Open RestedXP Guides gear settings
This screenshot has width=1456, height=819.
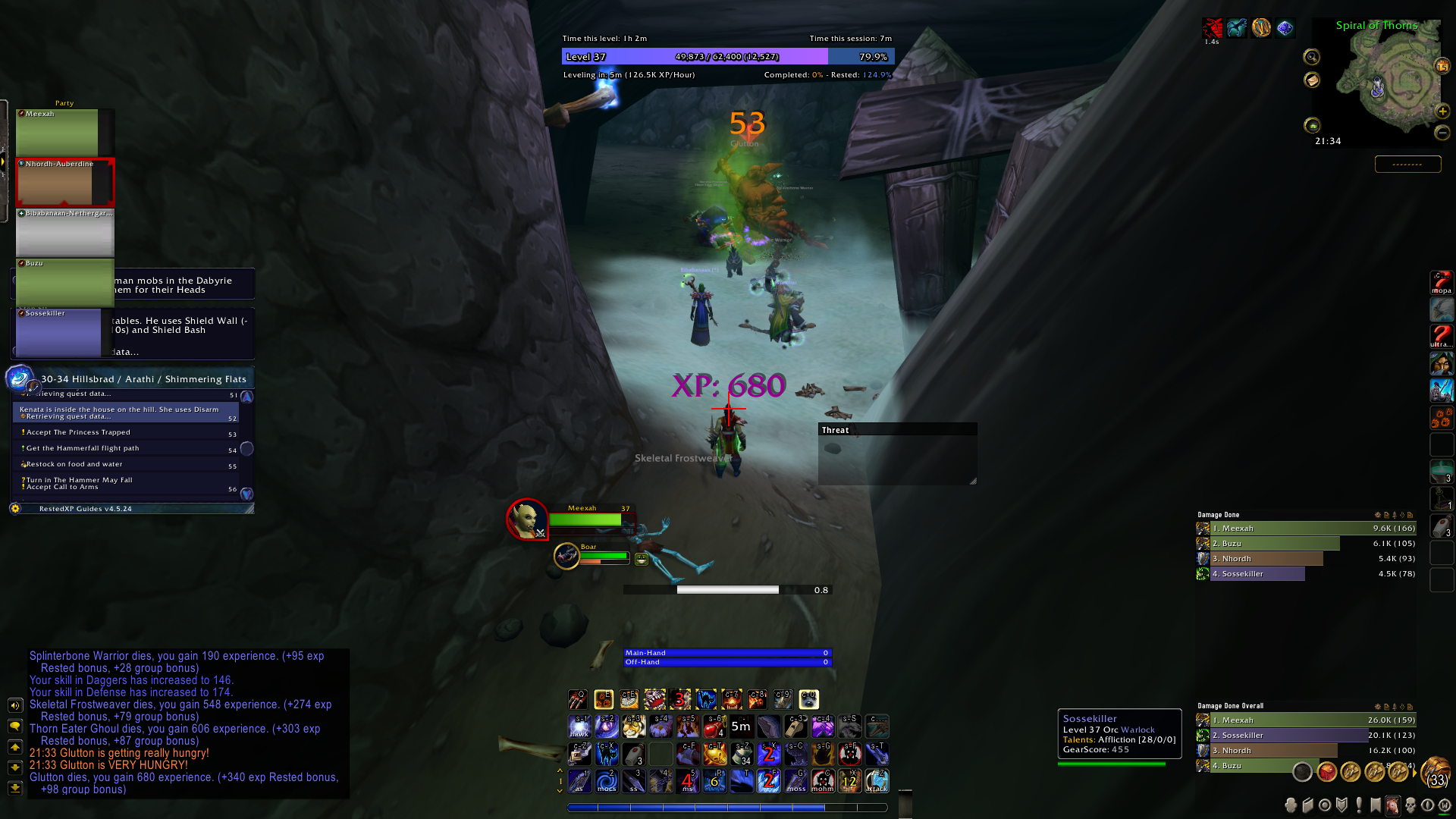pyautogui.click(x=15, y=508)
